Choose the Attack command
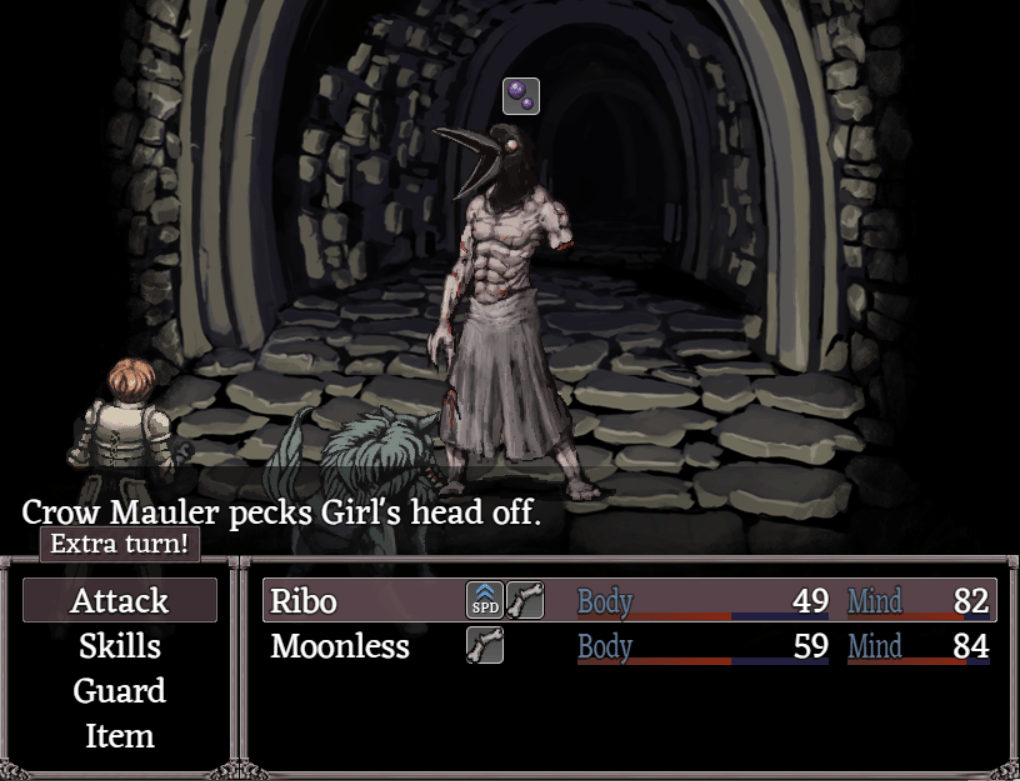Viewport: 1020px width, 781px height. pyautogui.click(x=119, y=601)
